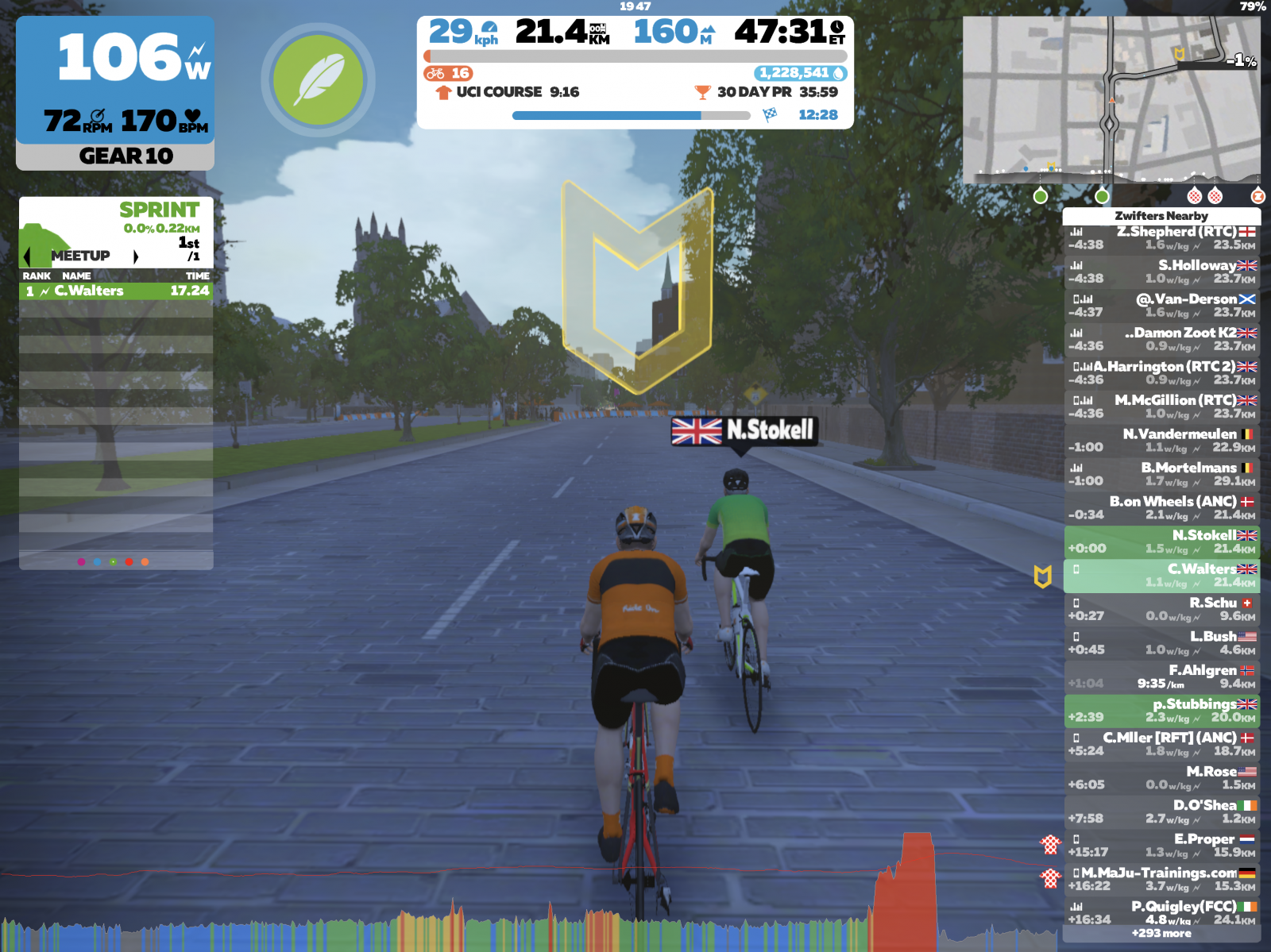Open the minimap

click(1111, 99)
